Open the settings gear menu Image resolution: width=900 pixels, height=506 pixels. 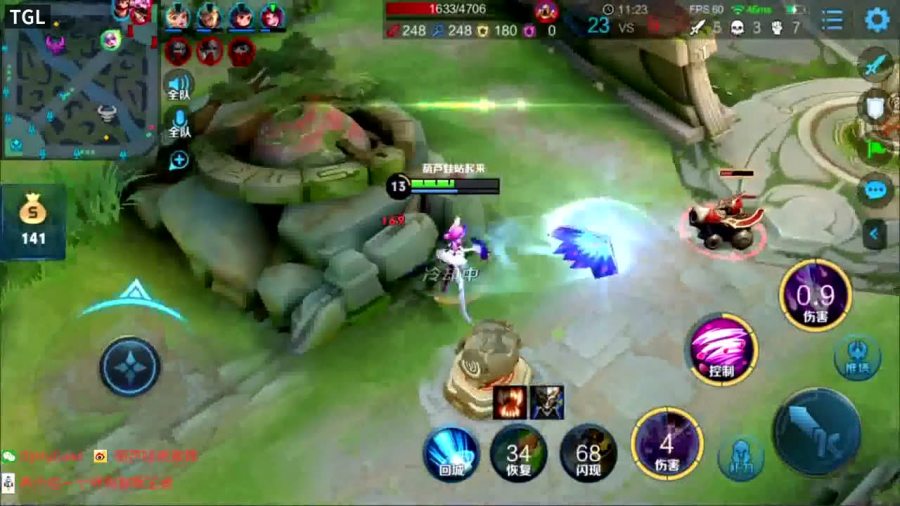click(876, 20)
